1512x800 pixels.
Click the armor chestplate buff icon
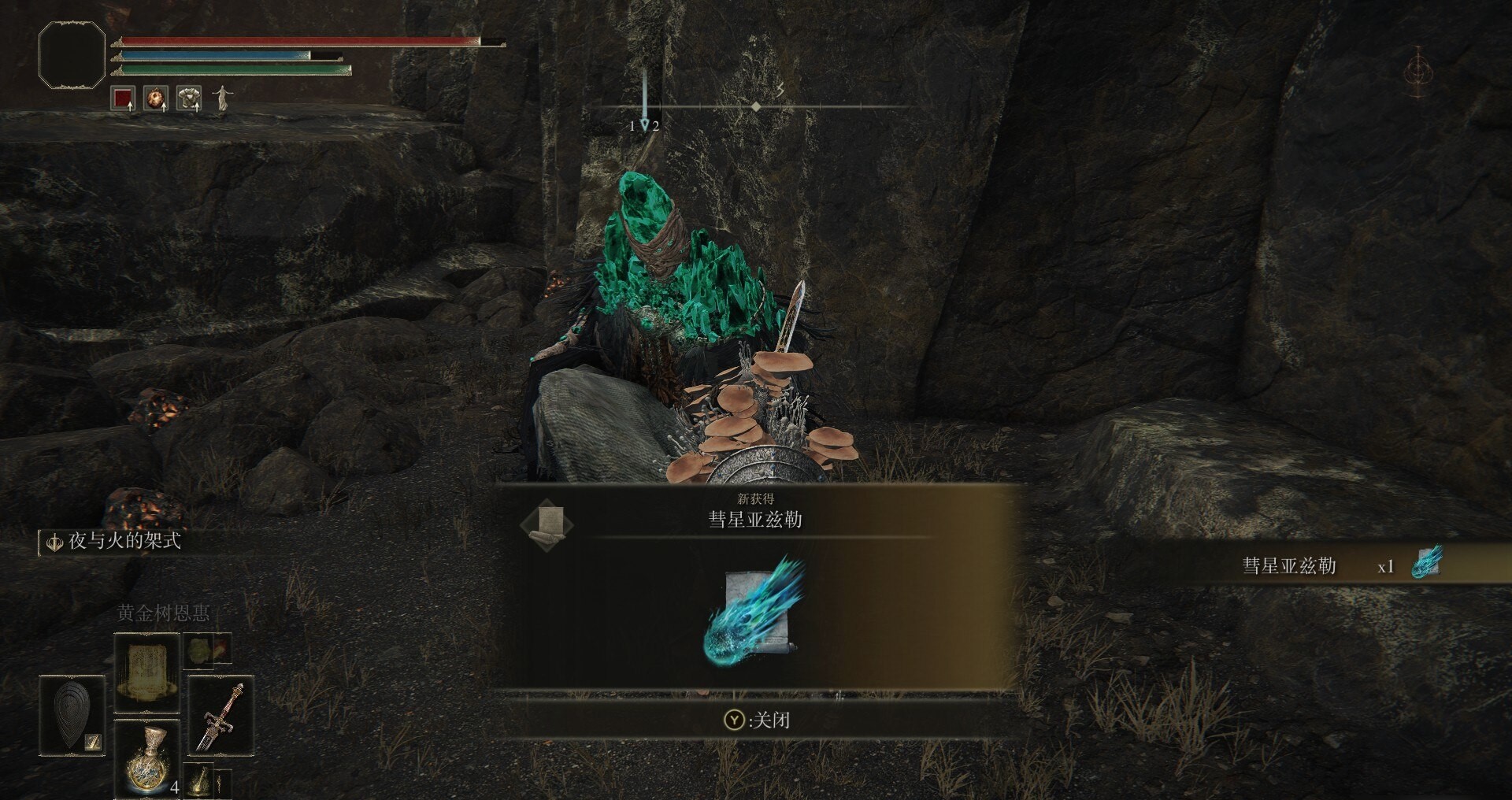click(x=189, y=97)
